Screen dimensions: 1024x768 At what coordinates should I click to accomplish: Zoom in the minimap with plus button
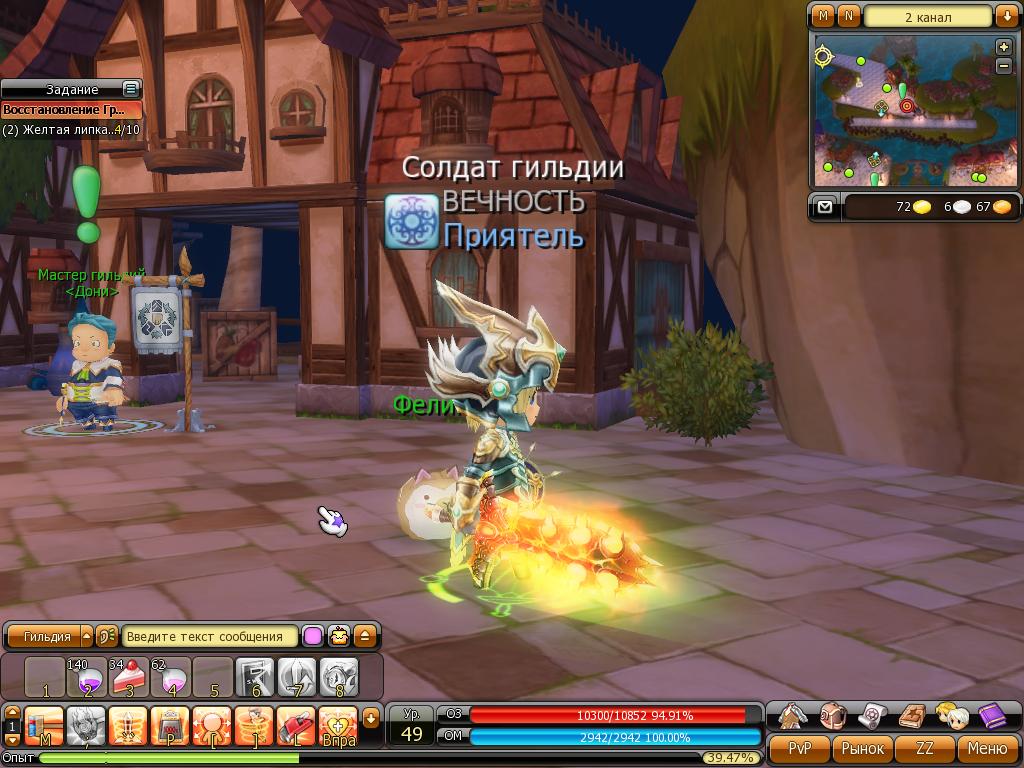pyautogui.click(x=1004, y=47)
